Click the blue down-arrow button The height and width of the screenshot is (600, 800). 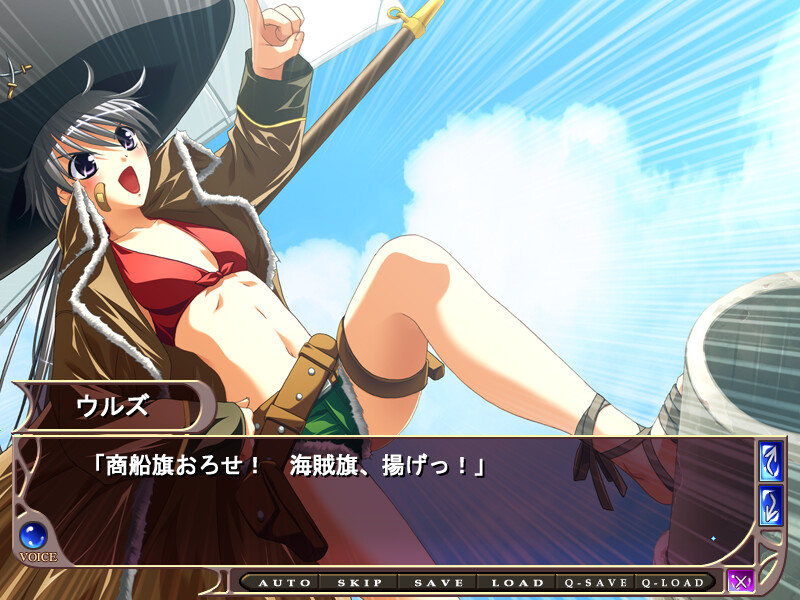coord(770,505)
